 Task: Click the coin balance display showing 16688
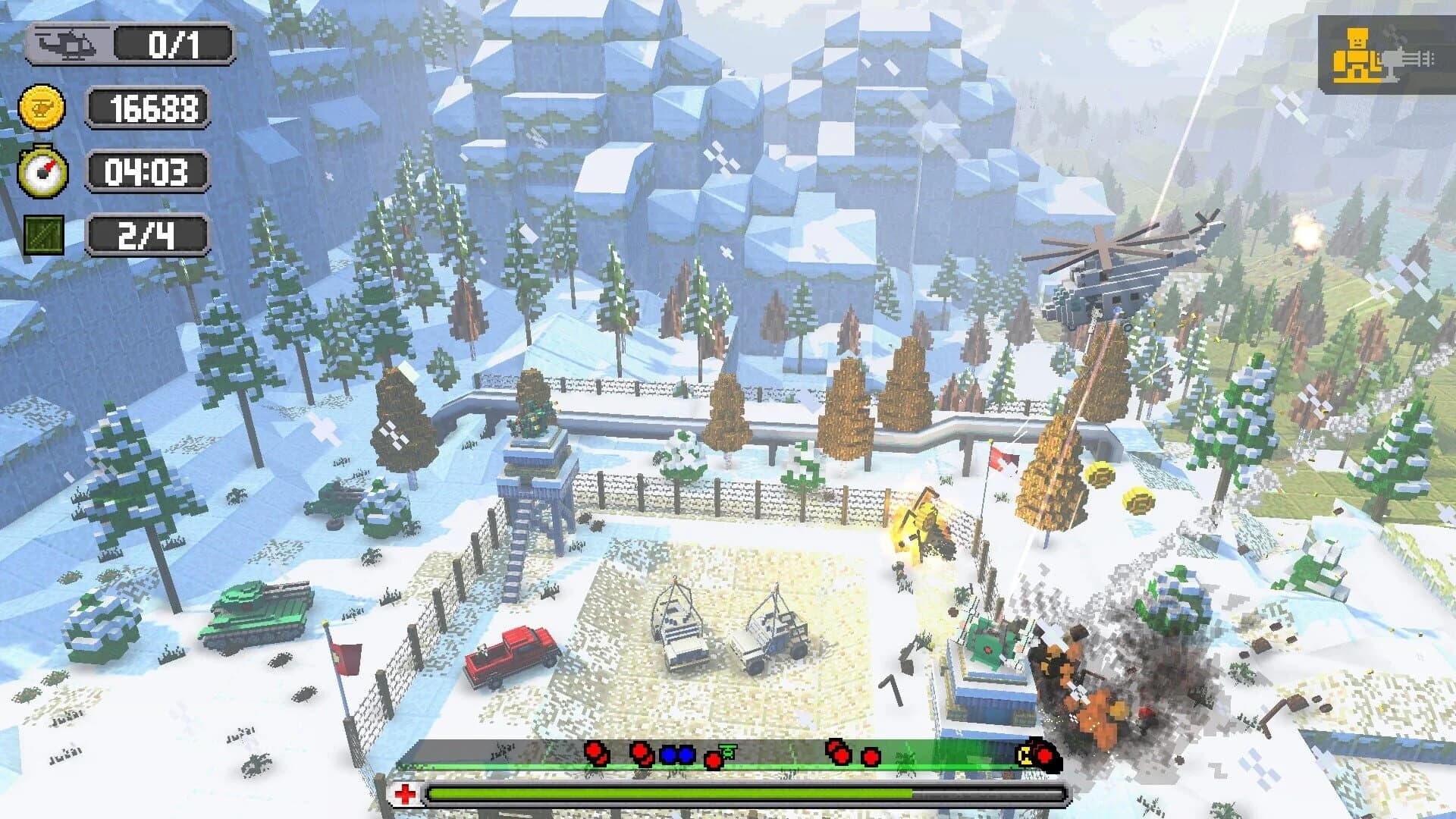tap(149, 108)
